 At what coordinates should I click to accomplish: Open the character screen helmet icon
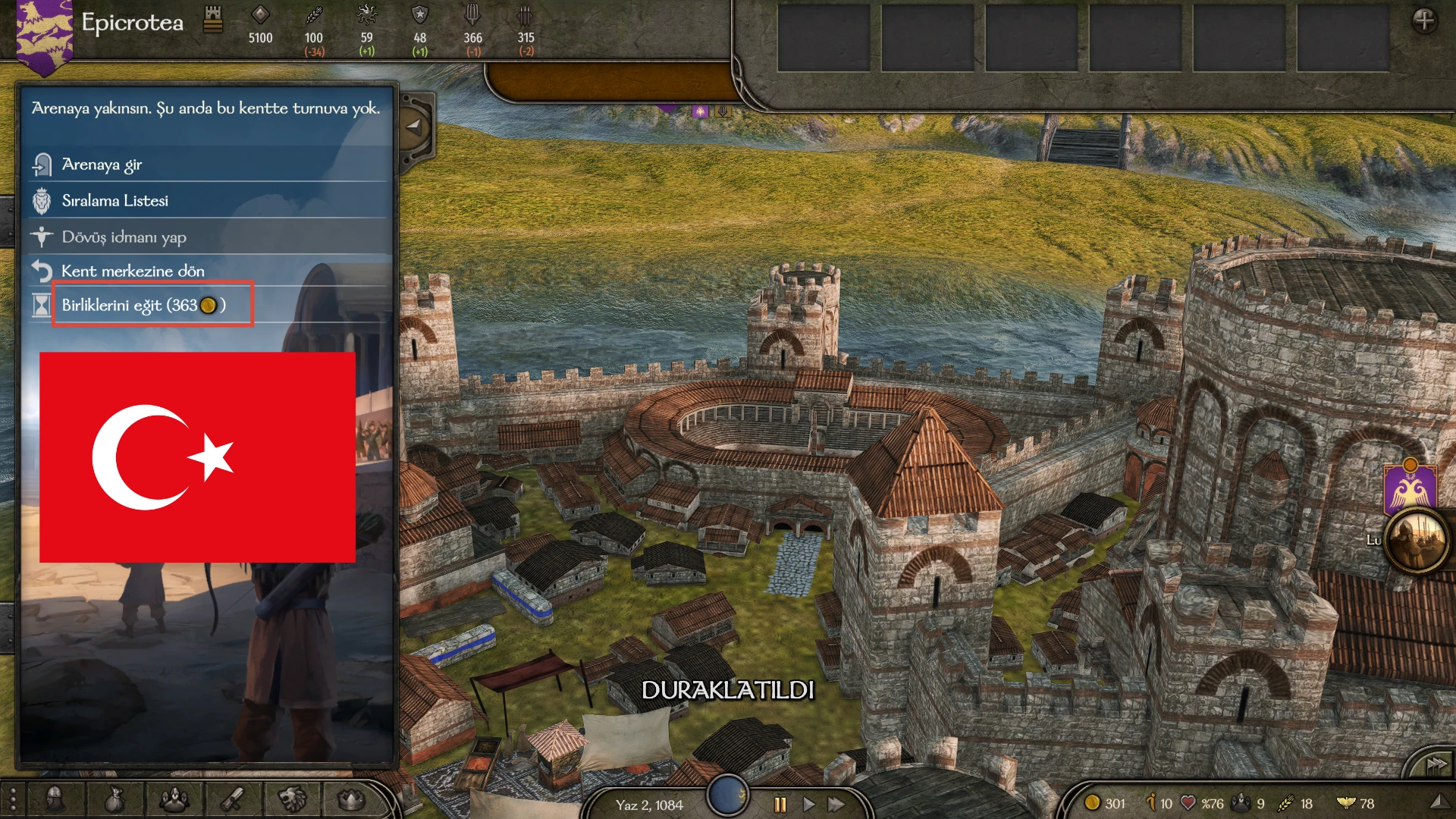(55, 799)
